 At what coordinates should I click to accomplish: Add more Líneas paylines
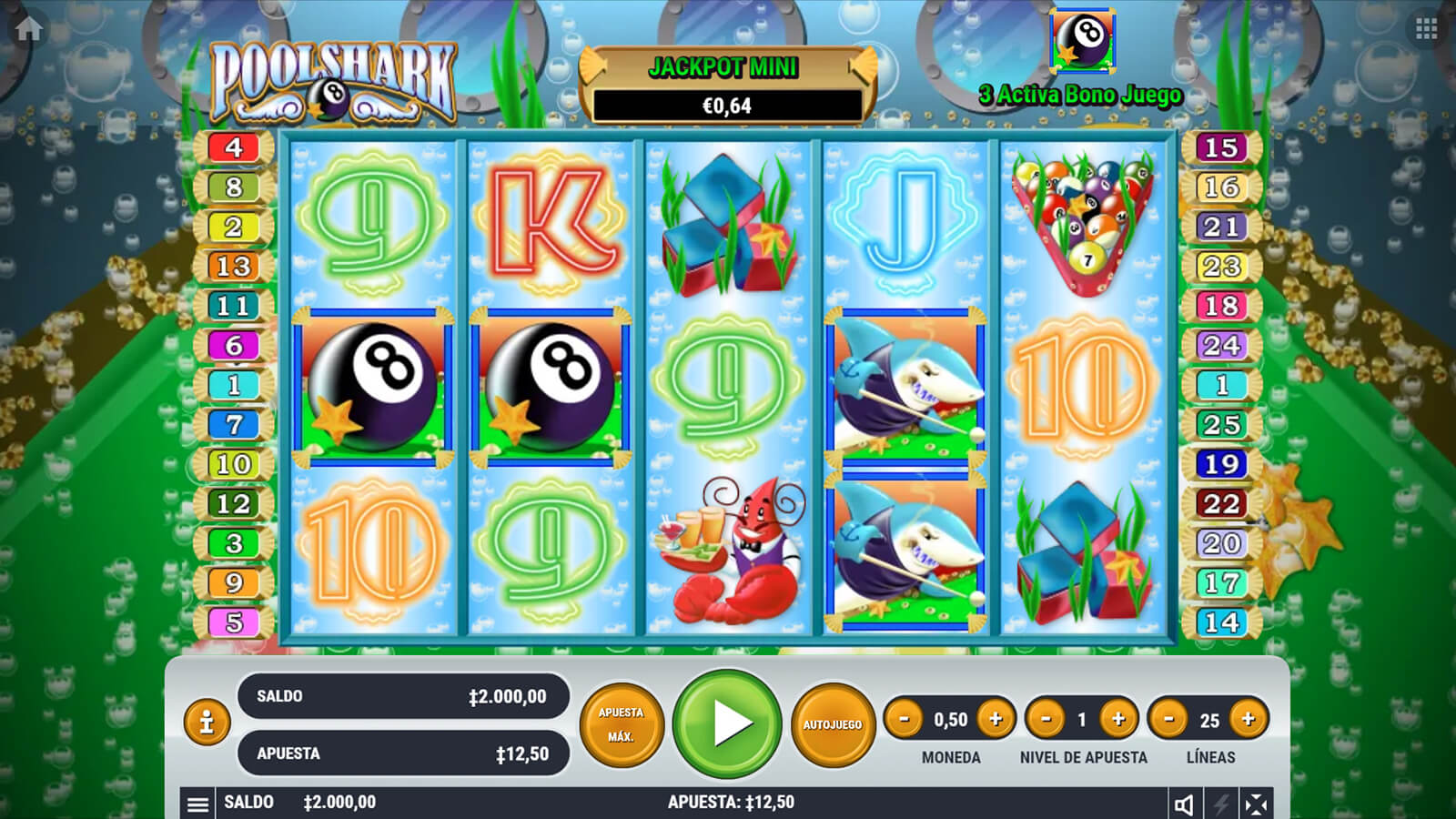click(x=1249, y=719)
